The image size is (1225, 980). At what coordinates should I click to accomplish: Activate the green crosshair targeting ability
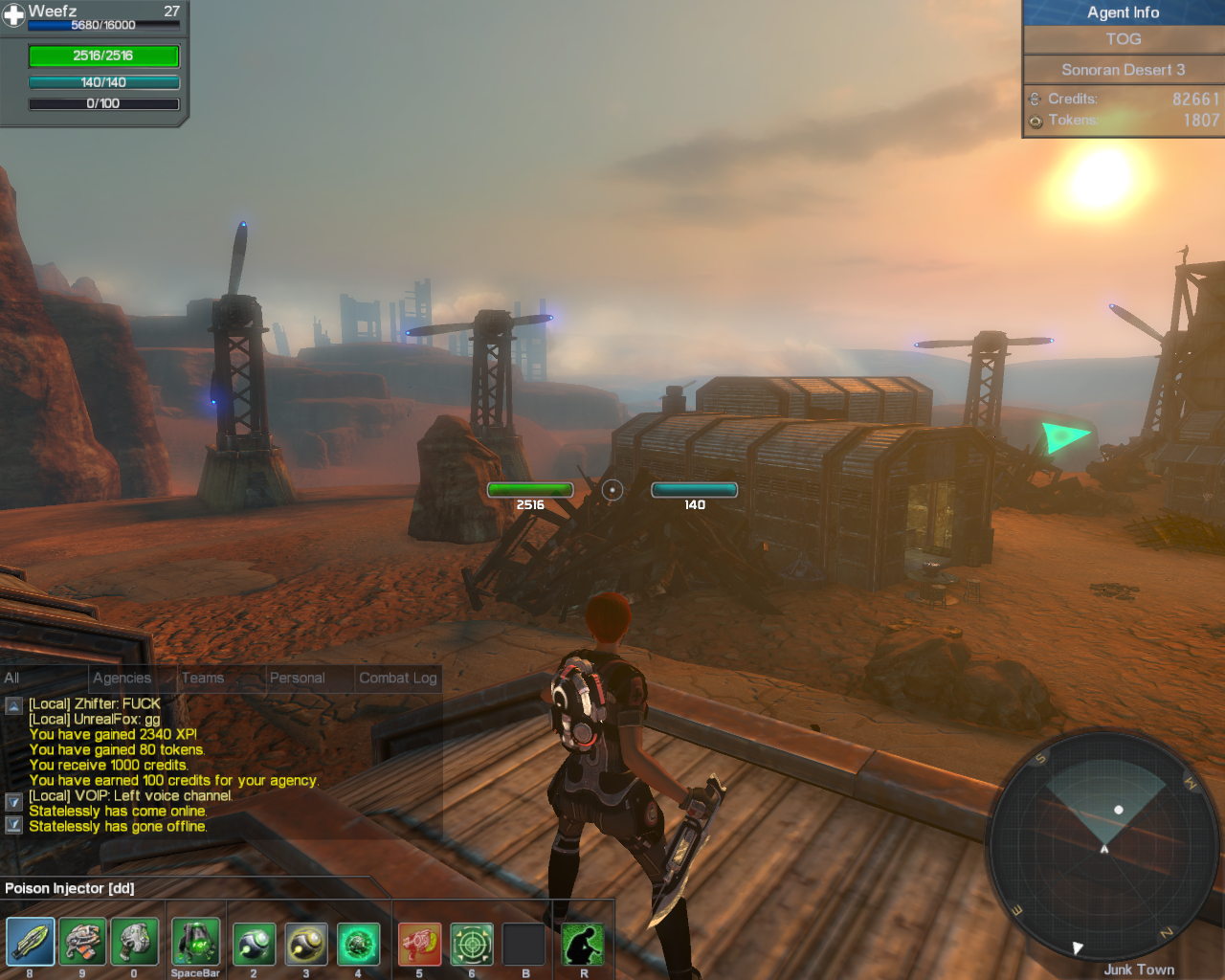[x=472, y=945]
